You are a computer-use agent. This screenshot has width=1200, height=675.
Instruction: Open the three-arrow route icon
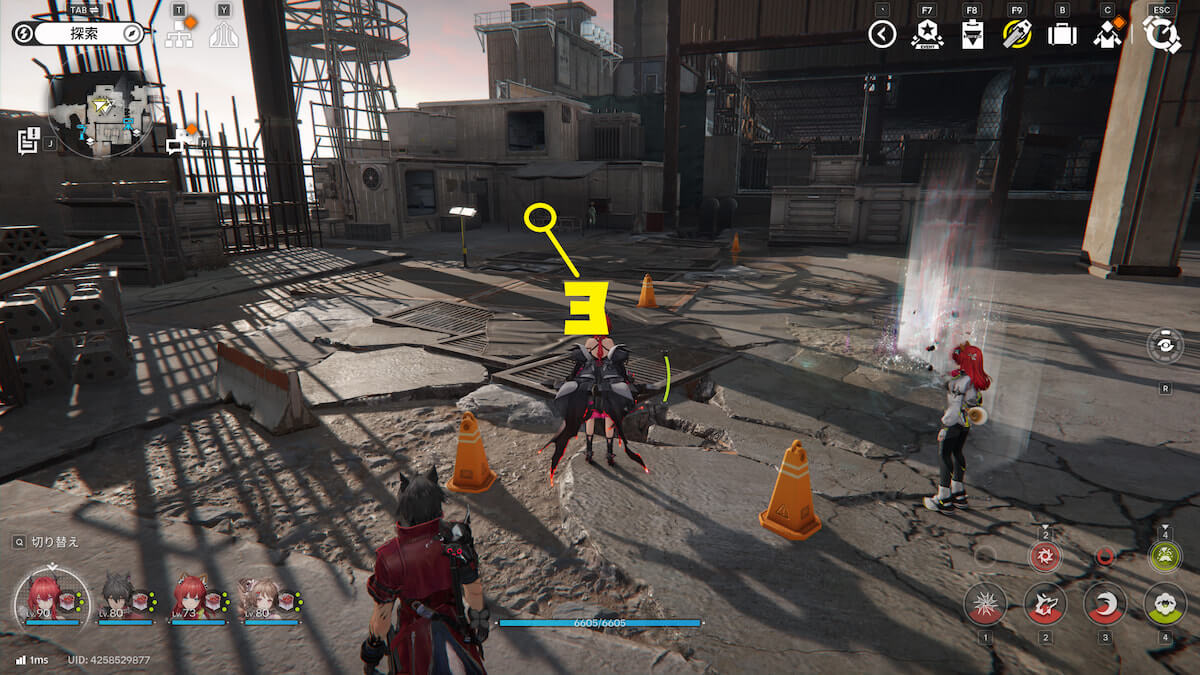223,37
